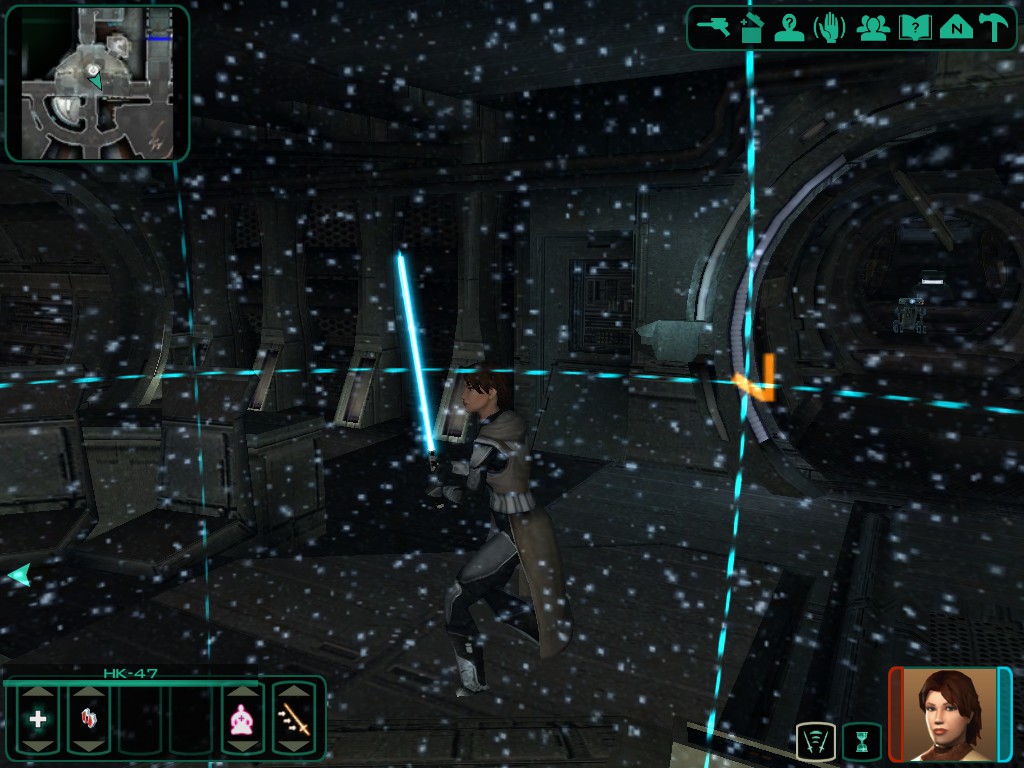Open the Options hammer icon
The height and width of the screenshot is (768, 1024).
coord(994,27)
